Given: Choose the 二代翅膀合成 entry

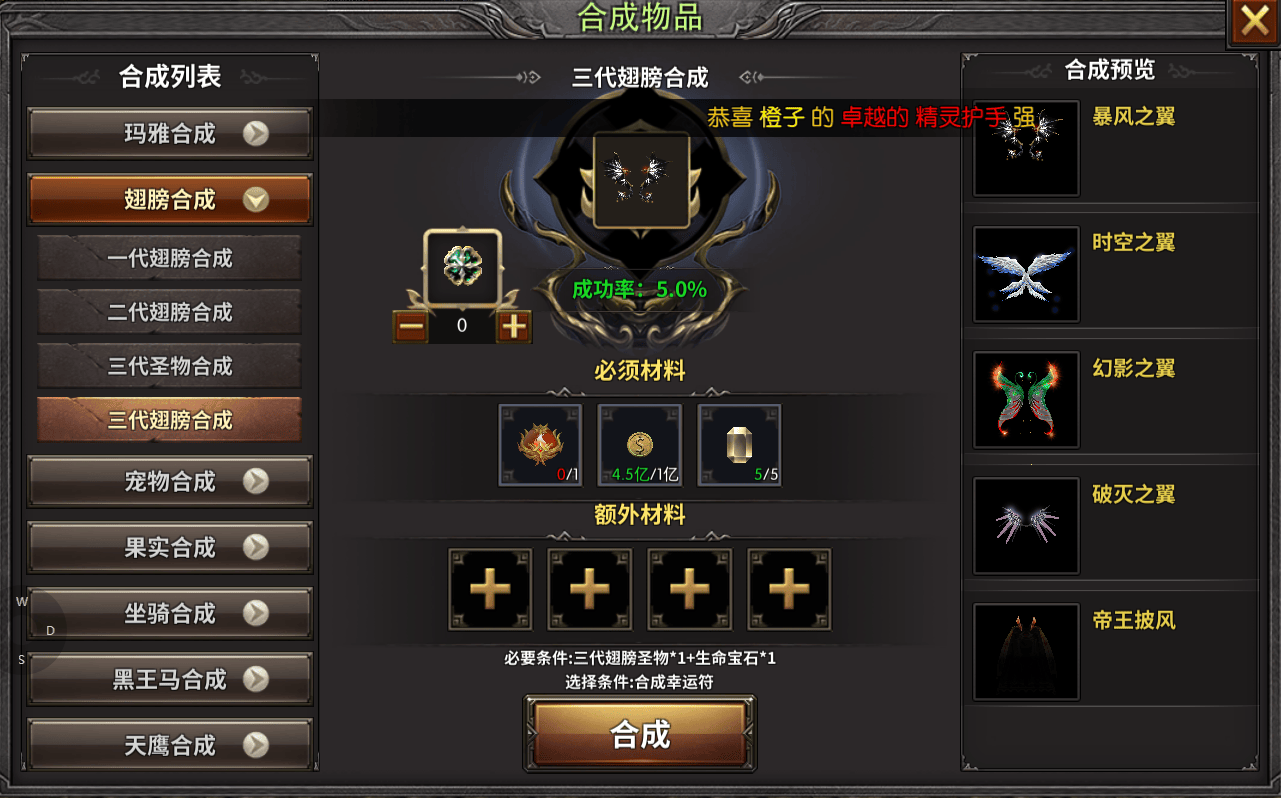Looking at the screenshot, I should pyautogui.click(x=169, y=312).
